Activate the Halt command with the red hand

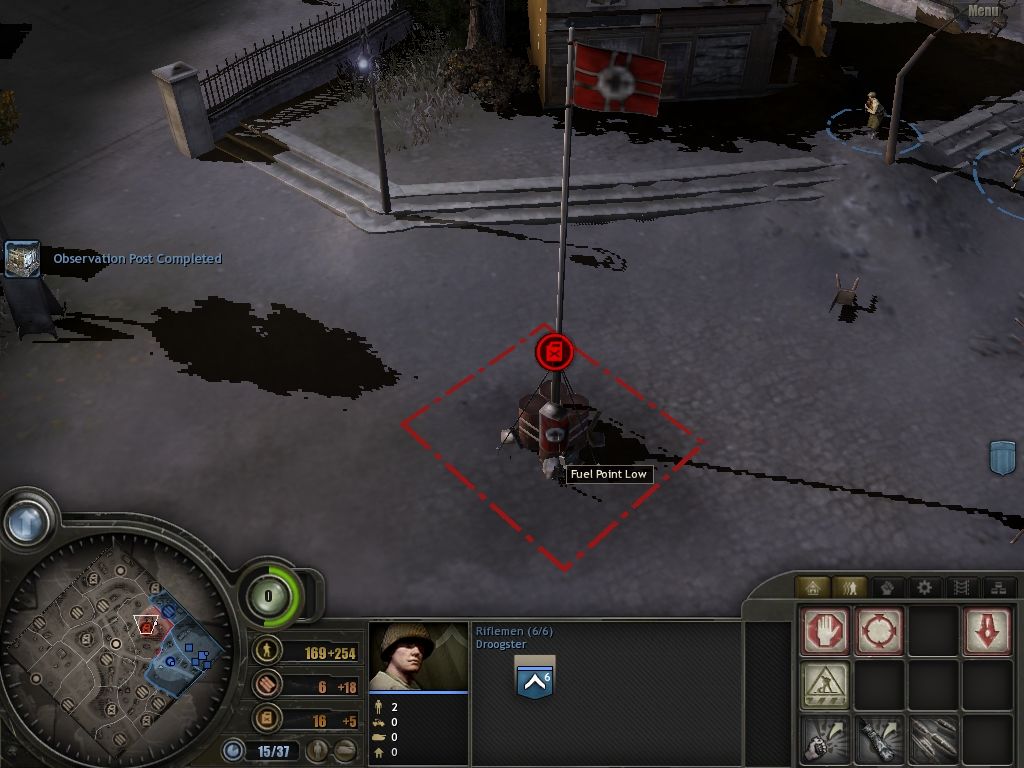coord(825,631)
